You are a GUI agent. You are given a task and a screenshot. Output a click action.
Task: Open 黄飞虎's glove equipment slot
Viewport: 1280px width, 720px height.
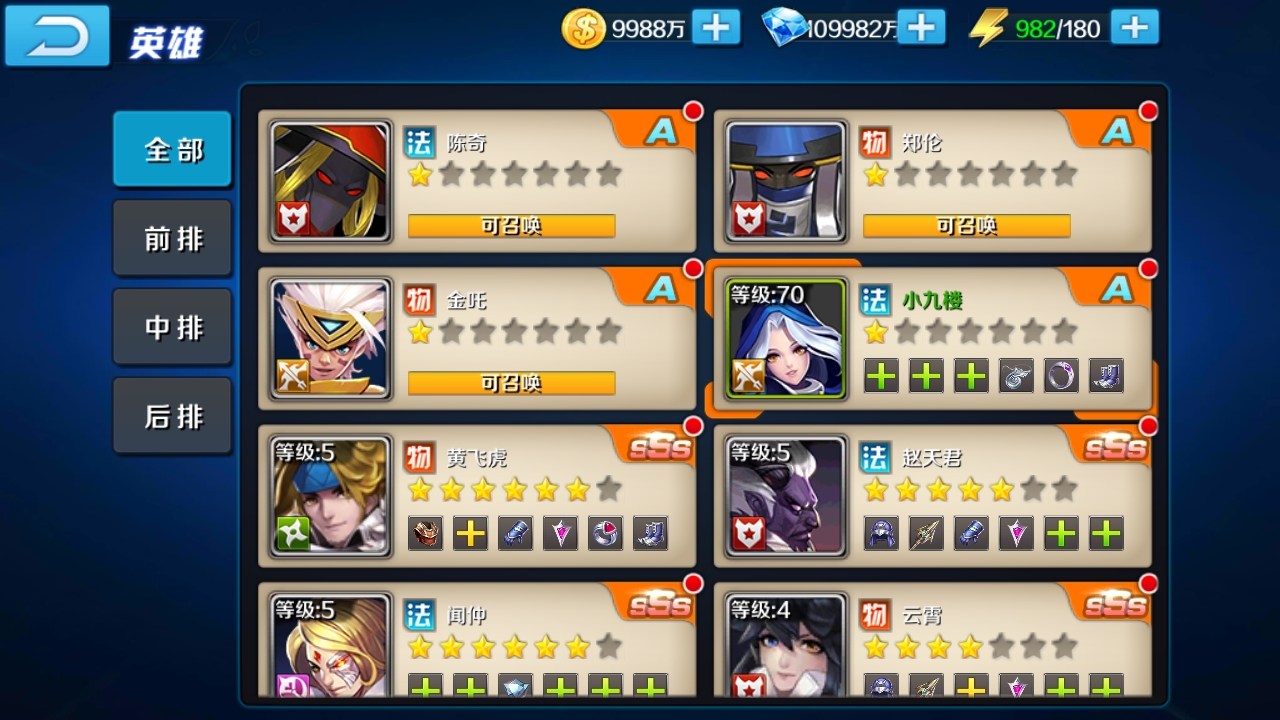(515, 534)
